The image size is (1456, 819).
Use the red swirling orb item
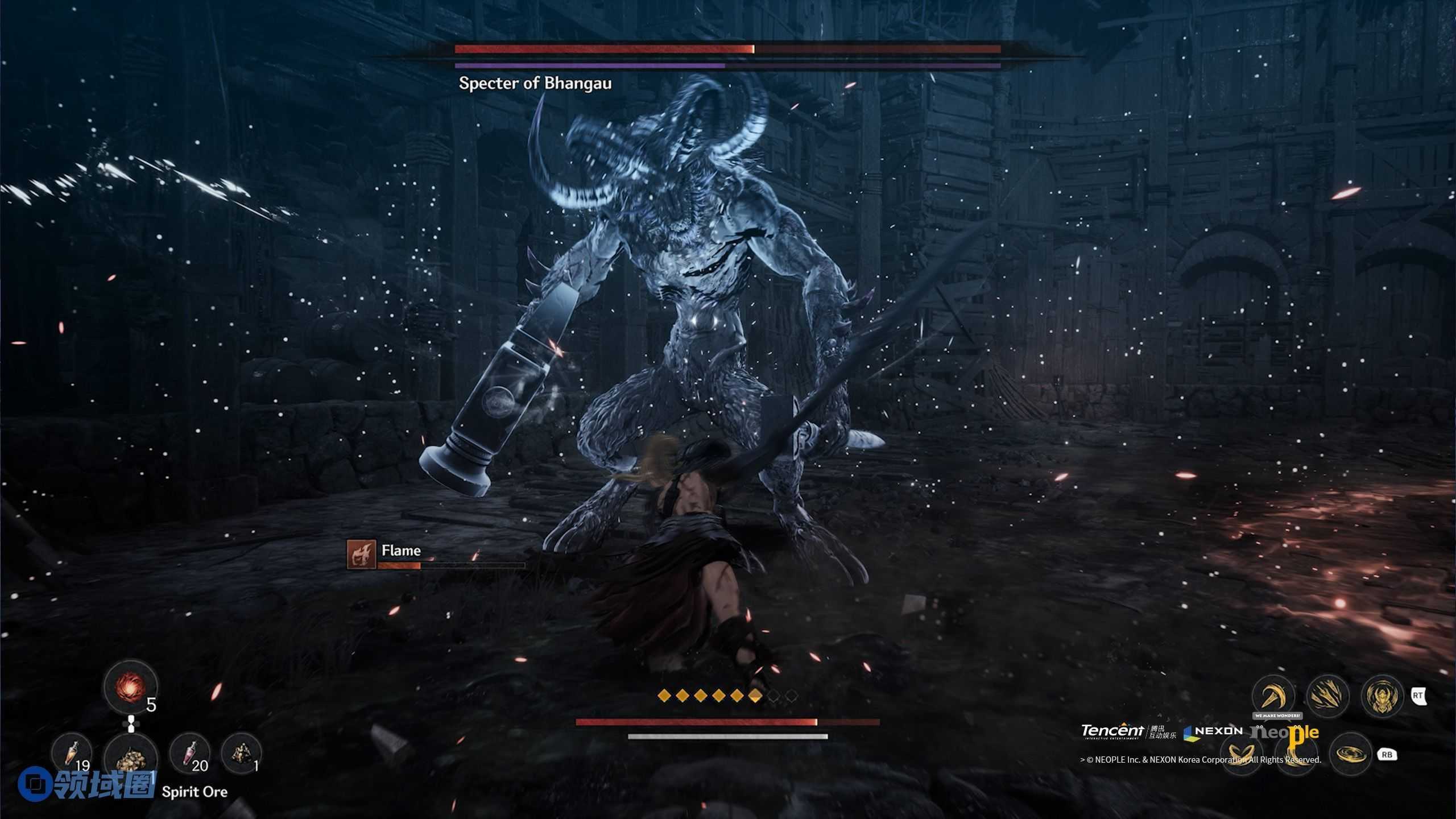coord(131,687)
